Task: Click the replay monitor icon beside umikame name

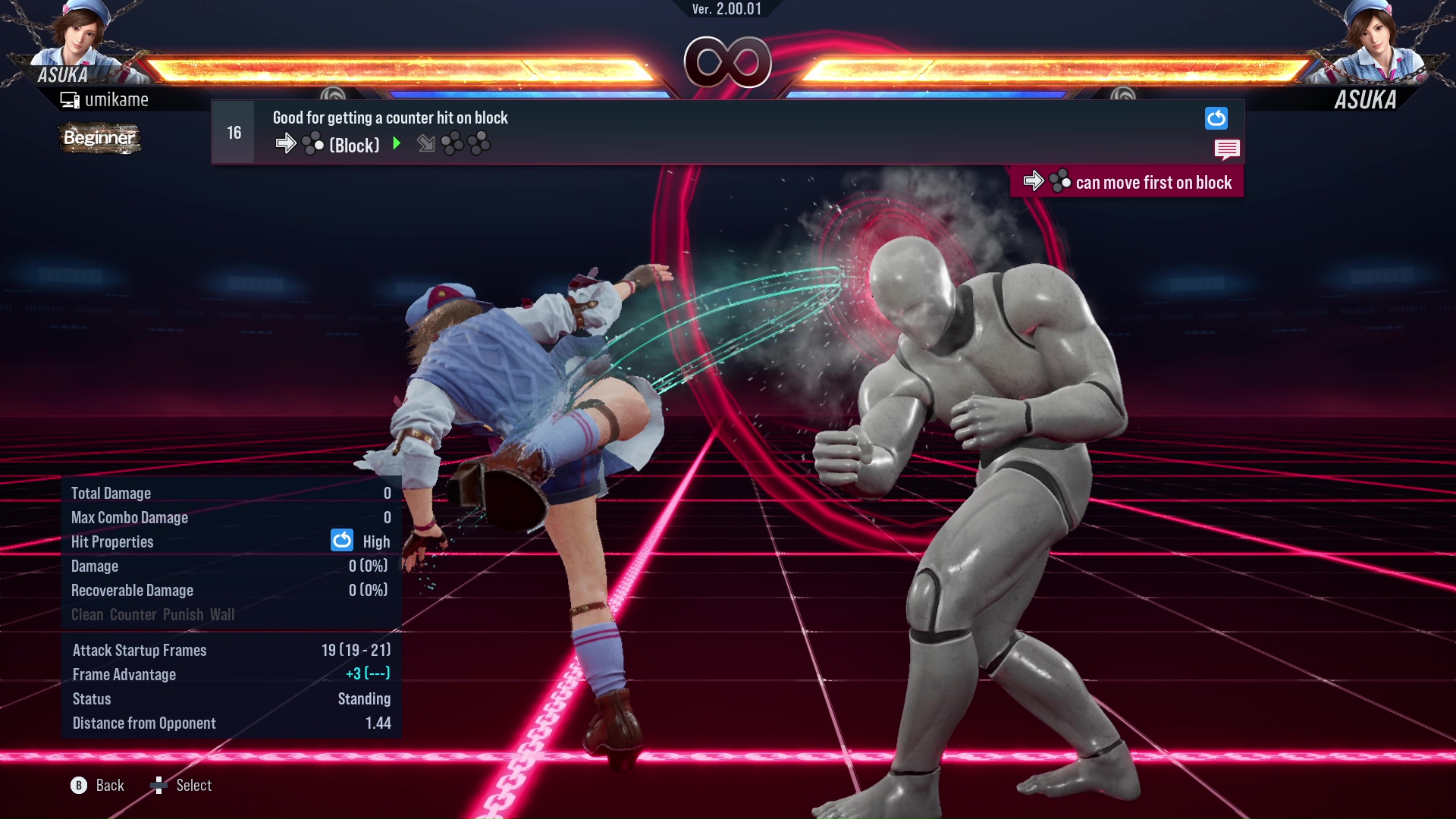Action: [70, 99]
